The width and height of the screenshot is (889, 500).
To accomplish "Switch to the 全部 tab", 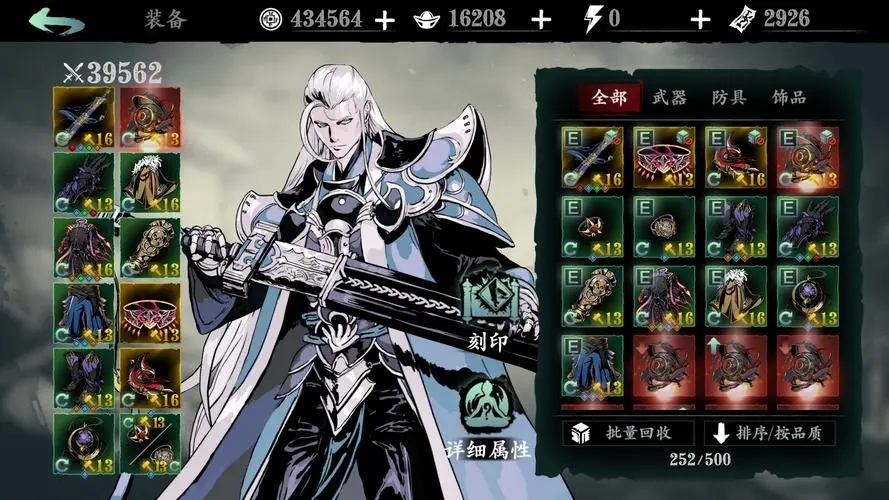I will coord(609,97).
